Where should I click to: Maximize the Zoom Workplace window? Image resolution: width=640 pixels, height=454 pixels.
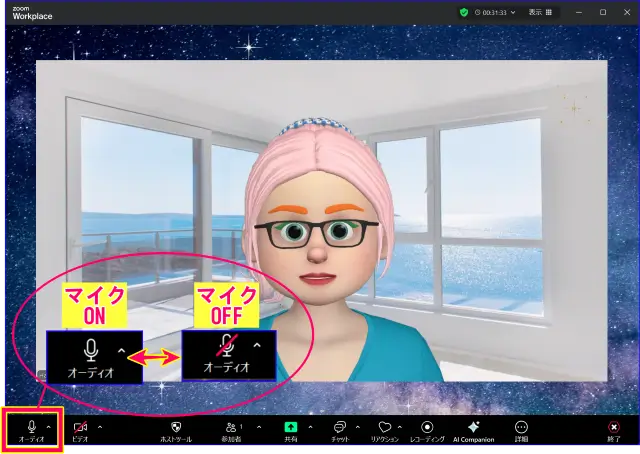coord(602,12)
